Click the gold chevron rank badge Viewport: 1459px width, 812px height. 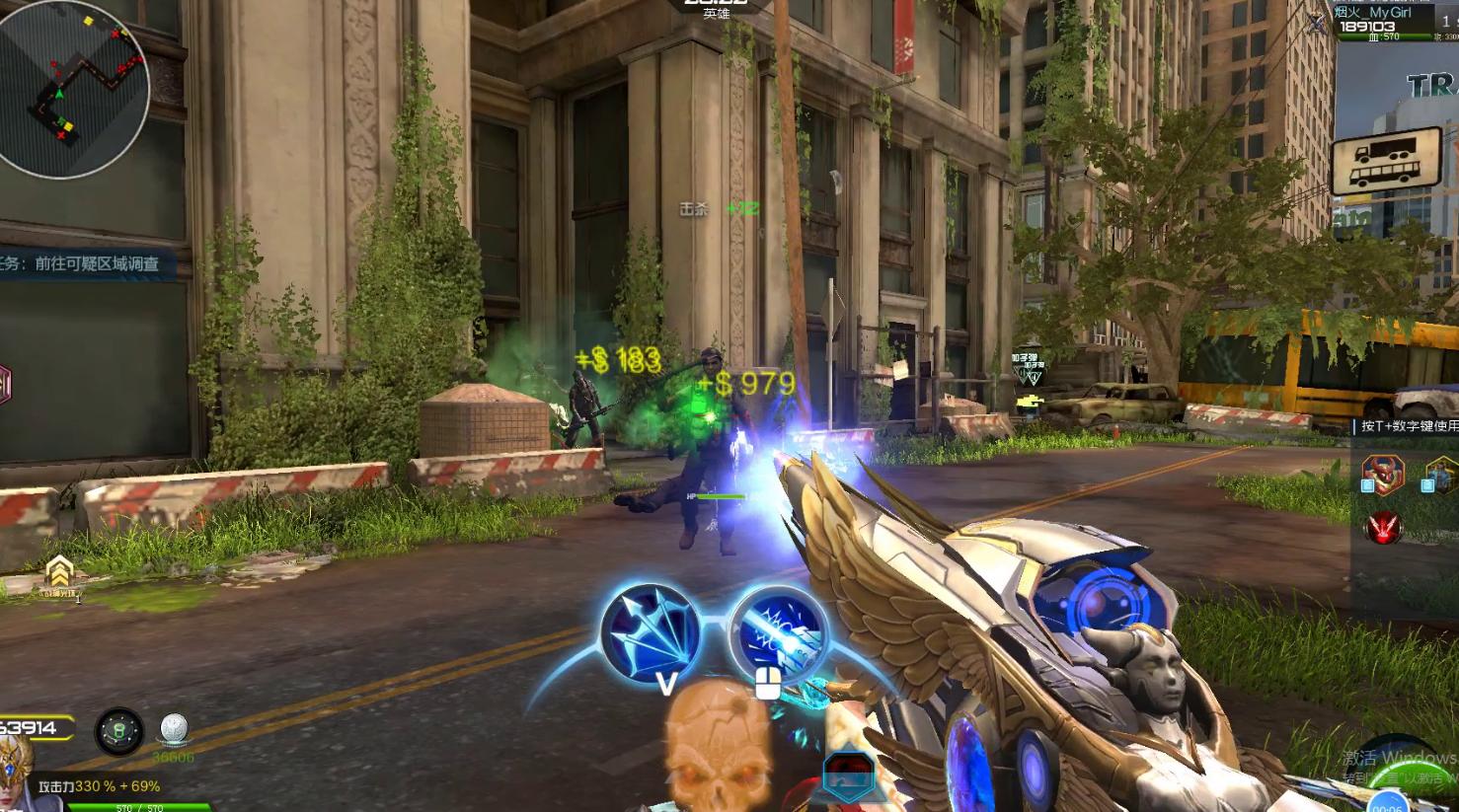coord(60,571)
